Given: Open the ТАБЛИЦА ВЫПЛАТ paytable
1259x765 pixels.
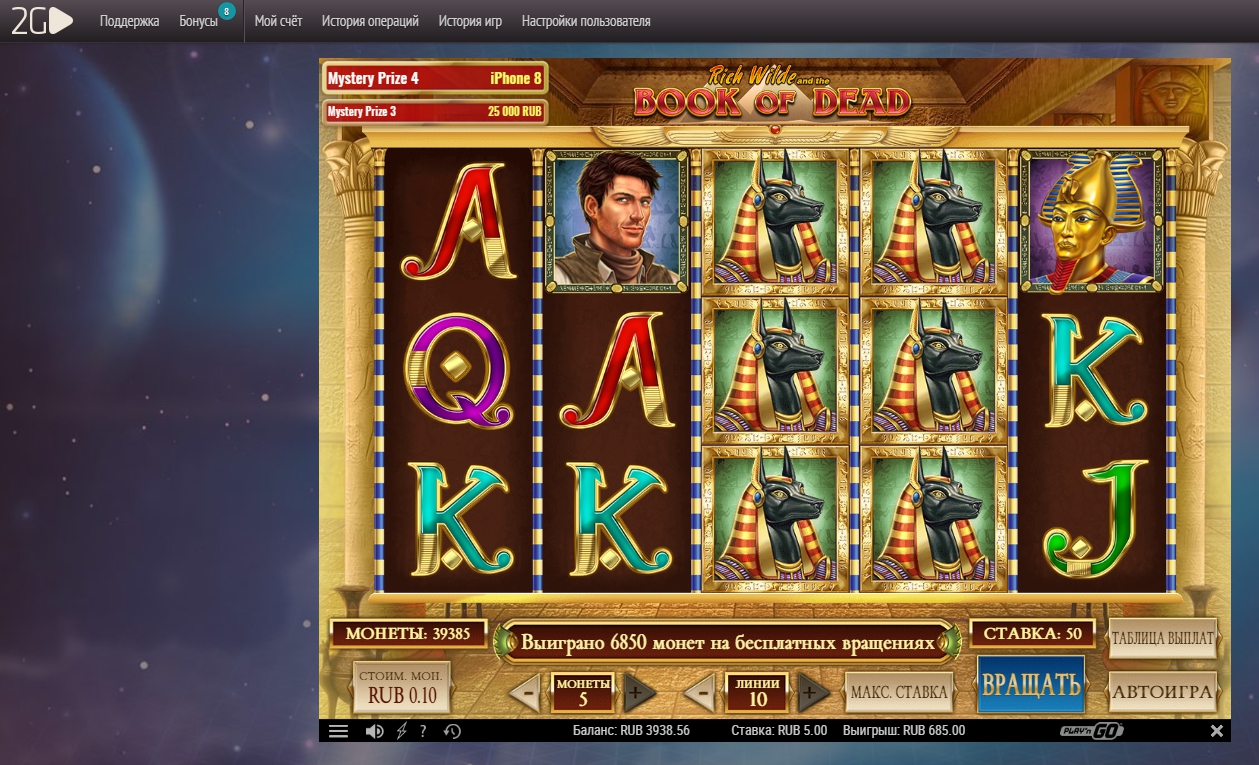Looking at the screenshot, I should 1162,638.
